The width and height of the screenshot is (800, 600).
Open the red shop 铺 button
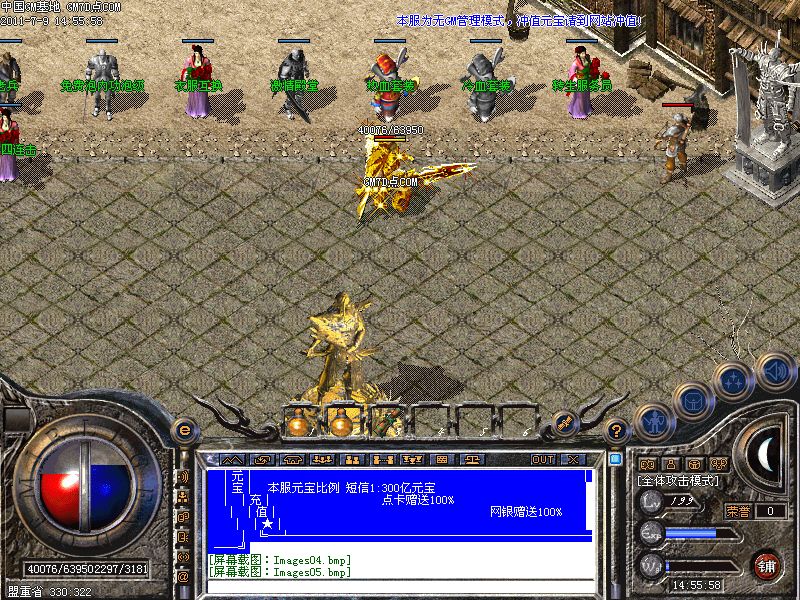pos(767,565)
